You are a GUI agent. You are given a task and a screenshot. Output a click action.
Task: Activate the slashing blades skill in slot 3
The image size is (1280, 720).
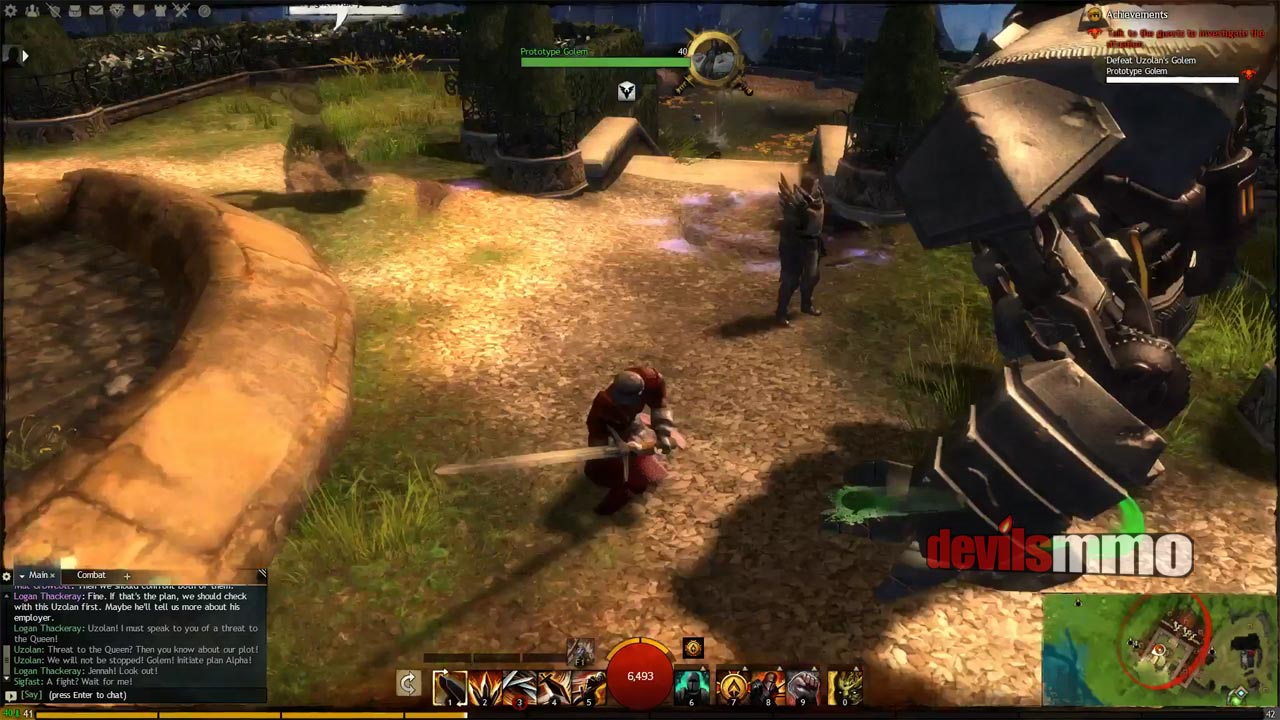[520, 687]
